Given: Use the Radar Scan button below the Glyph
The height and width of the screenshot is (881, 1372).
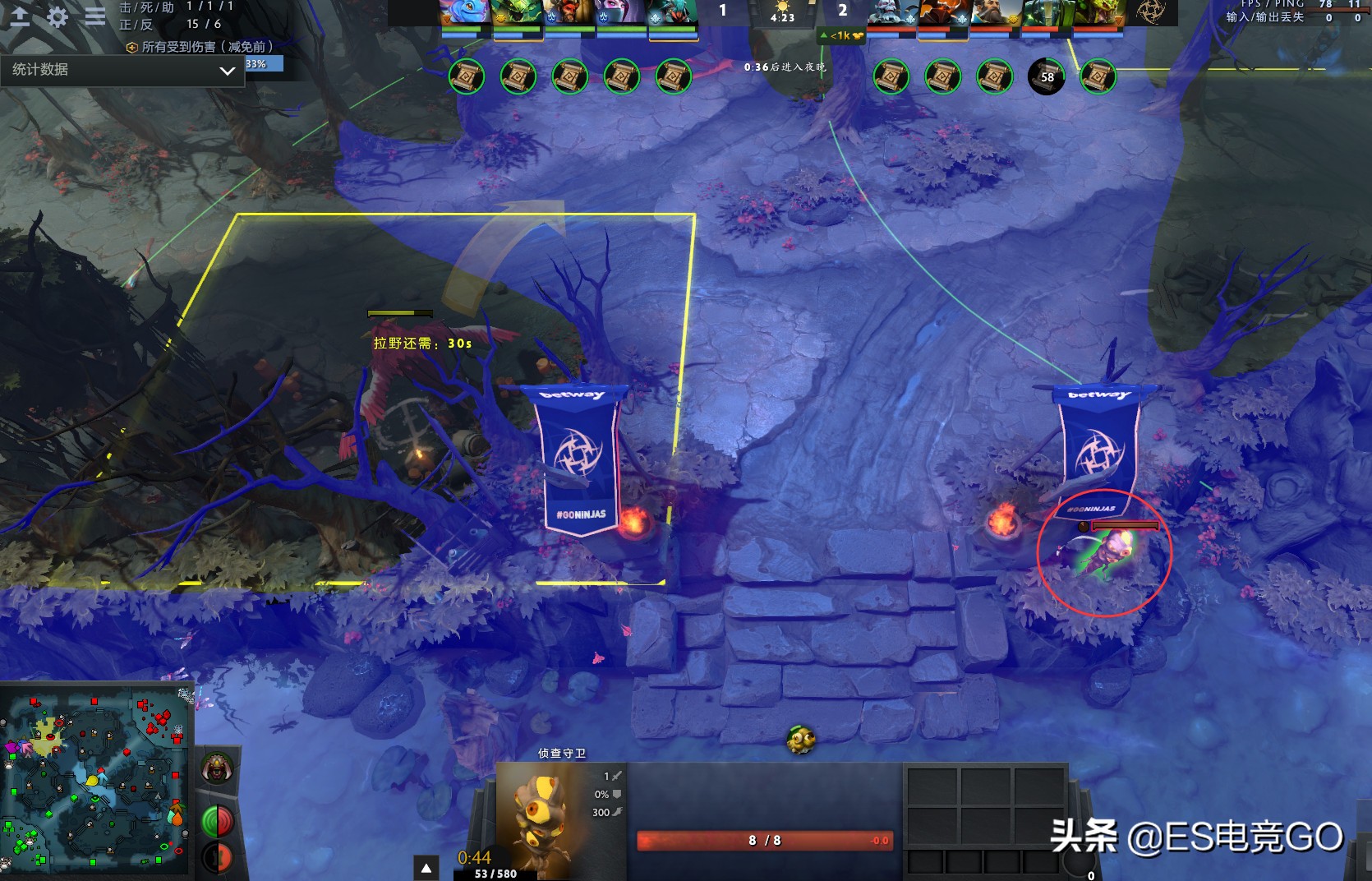Looking at the screenshot, I should [x=218, y=855].
